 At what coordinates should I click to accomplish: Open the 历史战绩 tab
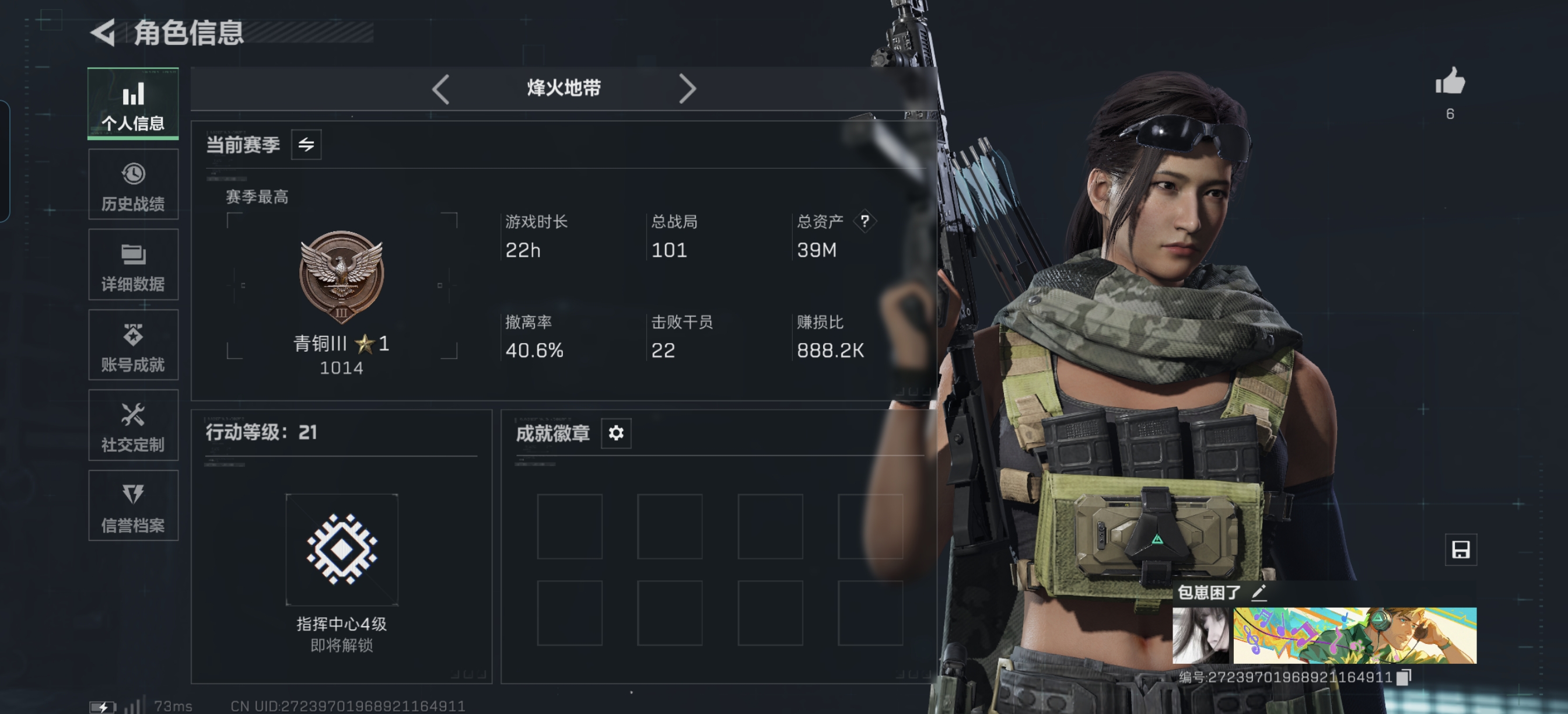(x=132, y=184)
